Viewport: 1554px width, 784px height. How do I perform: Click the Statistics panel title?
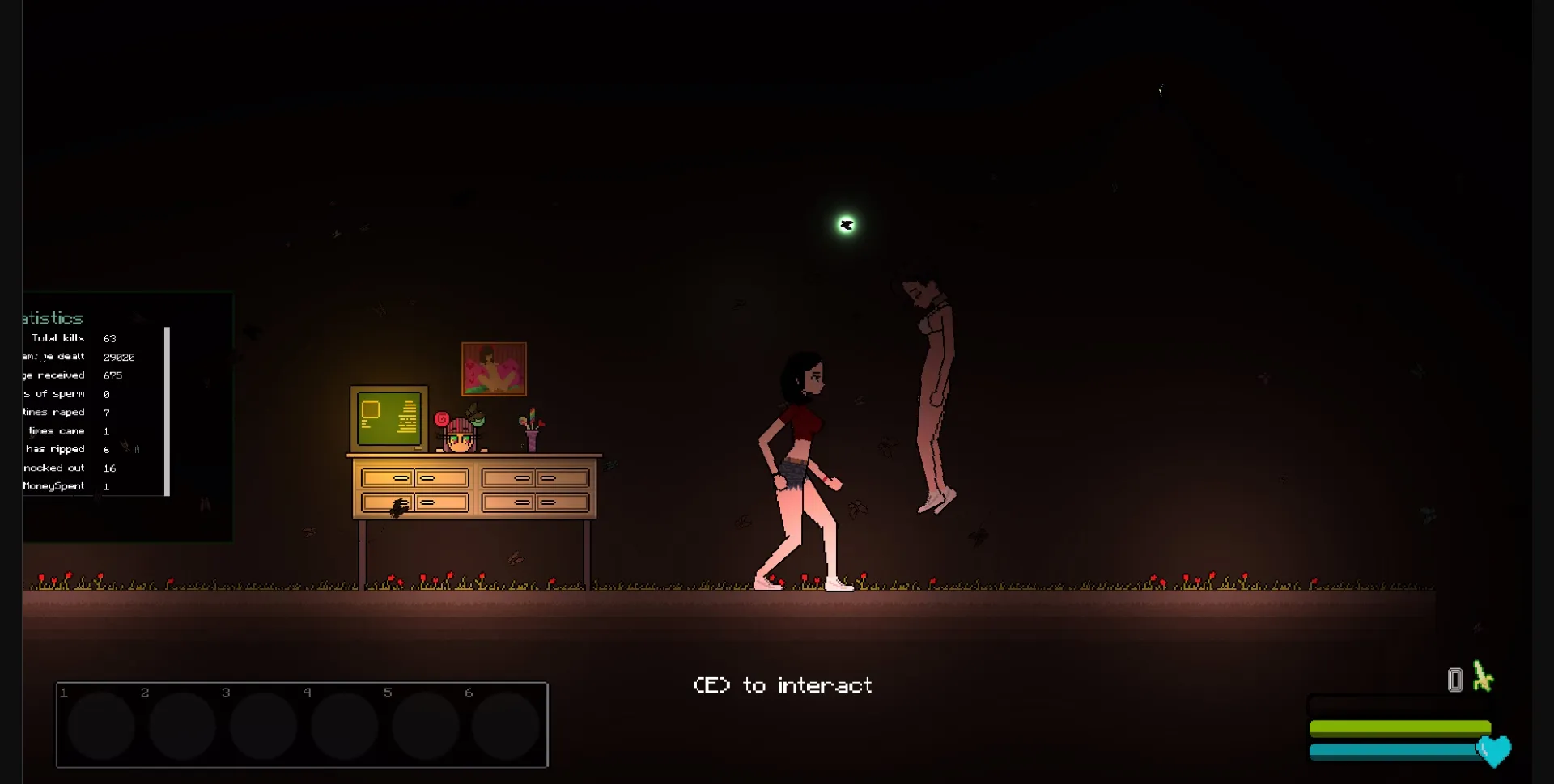(x=50, y=318)
